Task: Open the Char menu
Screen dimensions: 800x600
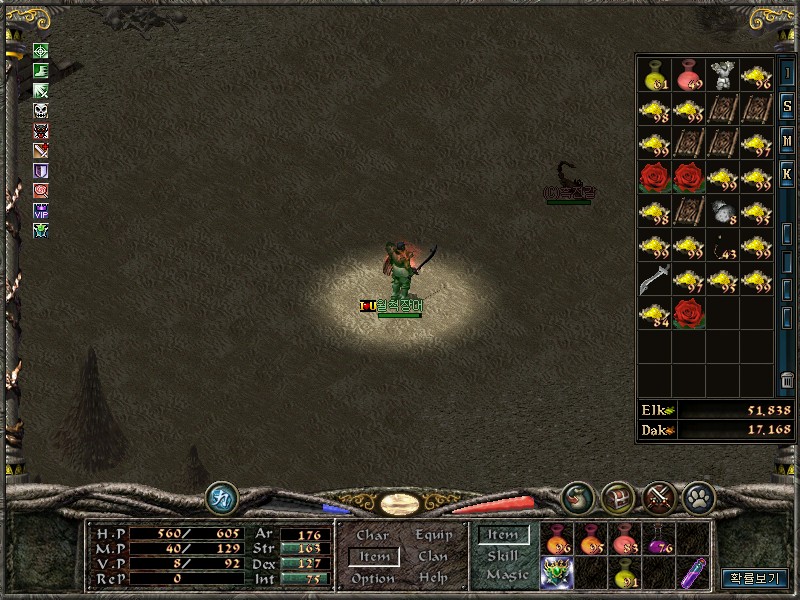Action: [373, 536]
